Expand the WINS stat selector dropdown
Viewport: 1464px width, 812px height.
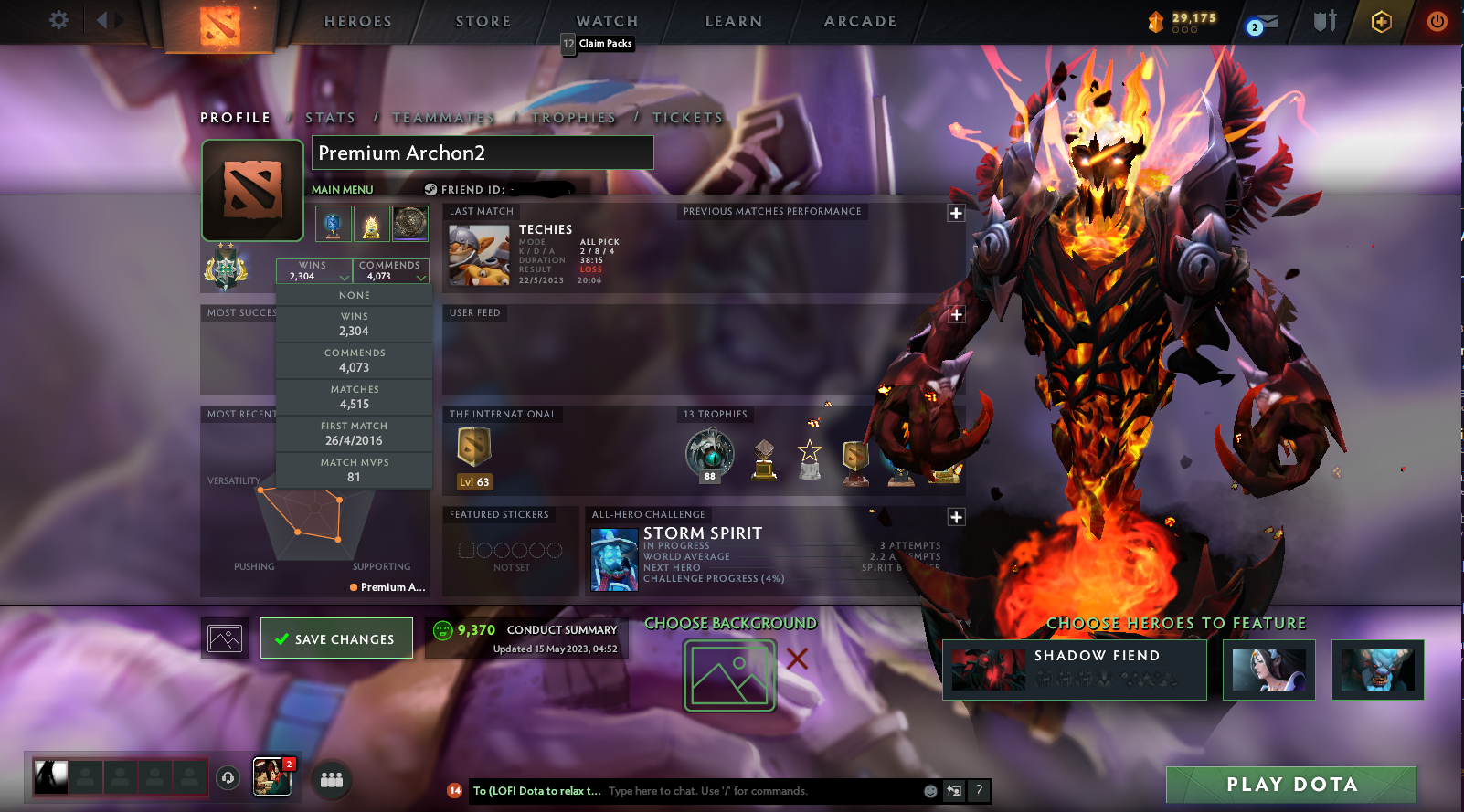tap(314, 270)
